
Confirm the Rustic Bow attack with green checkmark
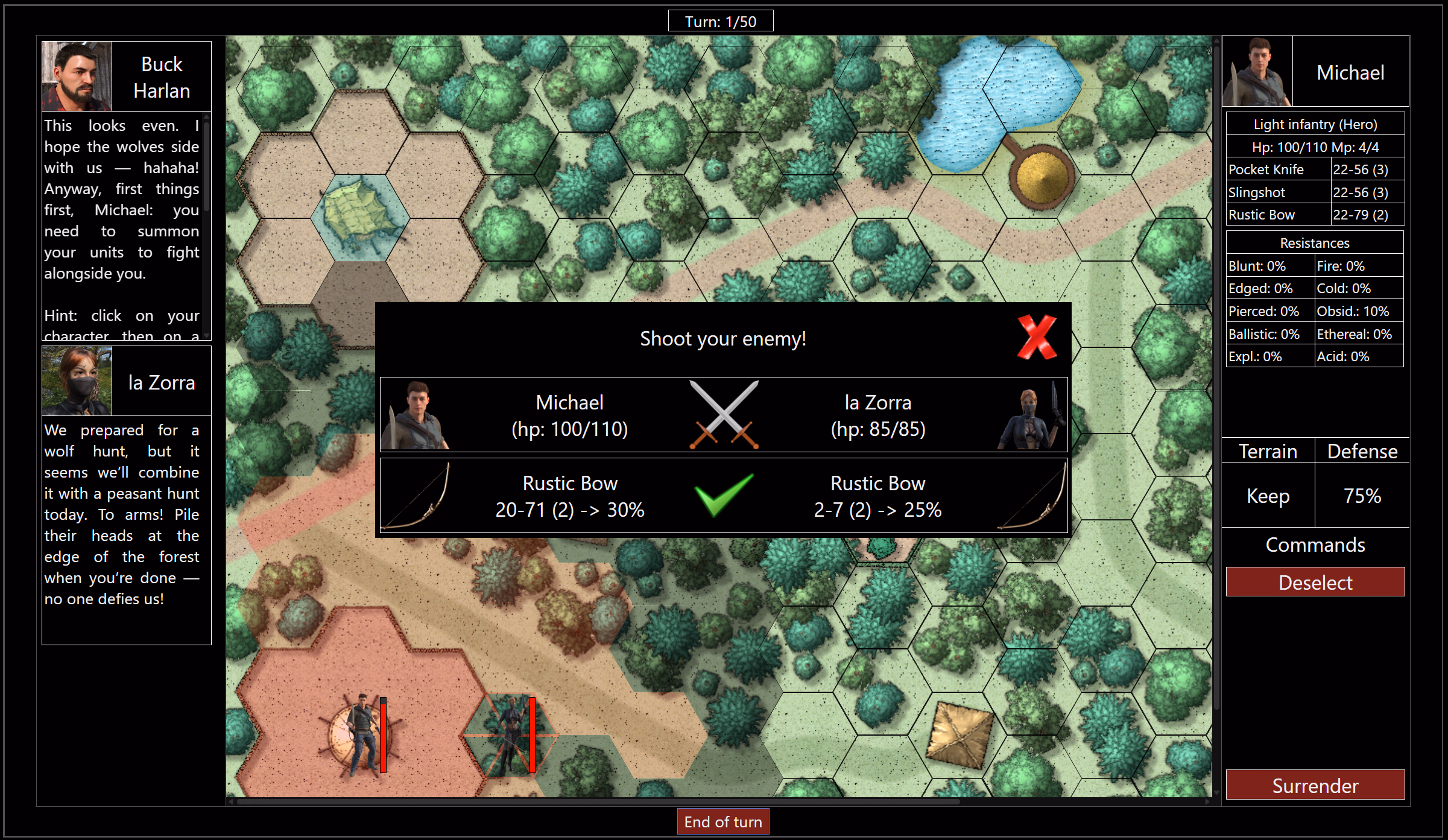[723, 495]
